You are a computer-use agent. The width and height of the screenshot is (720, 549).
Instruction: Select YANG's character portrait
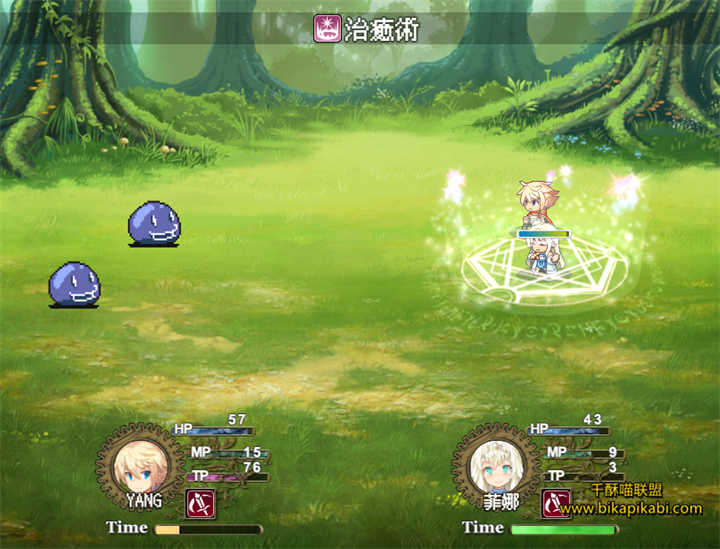click(140, 465)
